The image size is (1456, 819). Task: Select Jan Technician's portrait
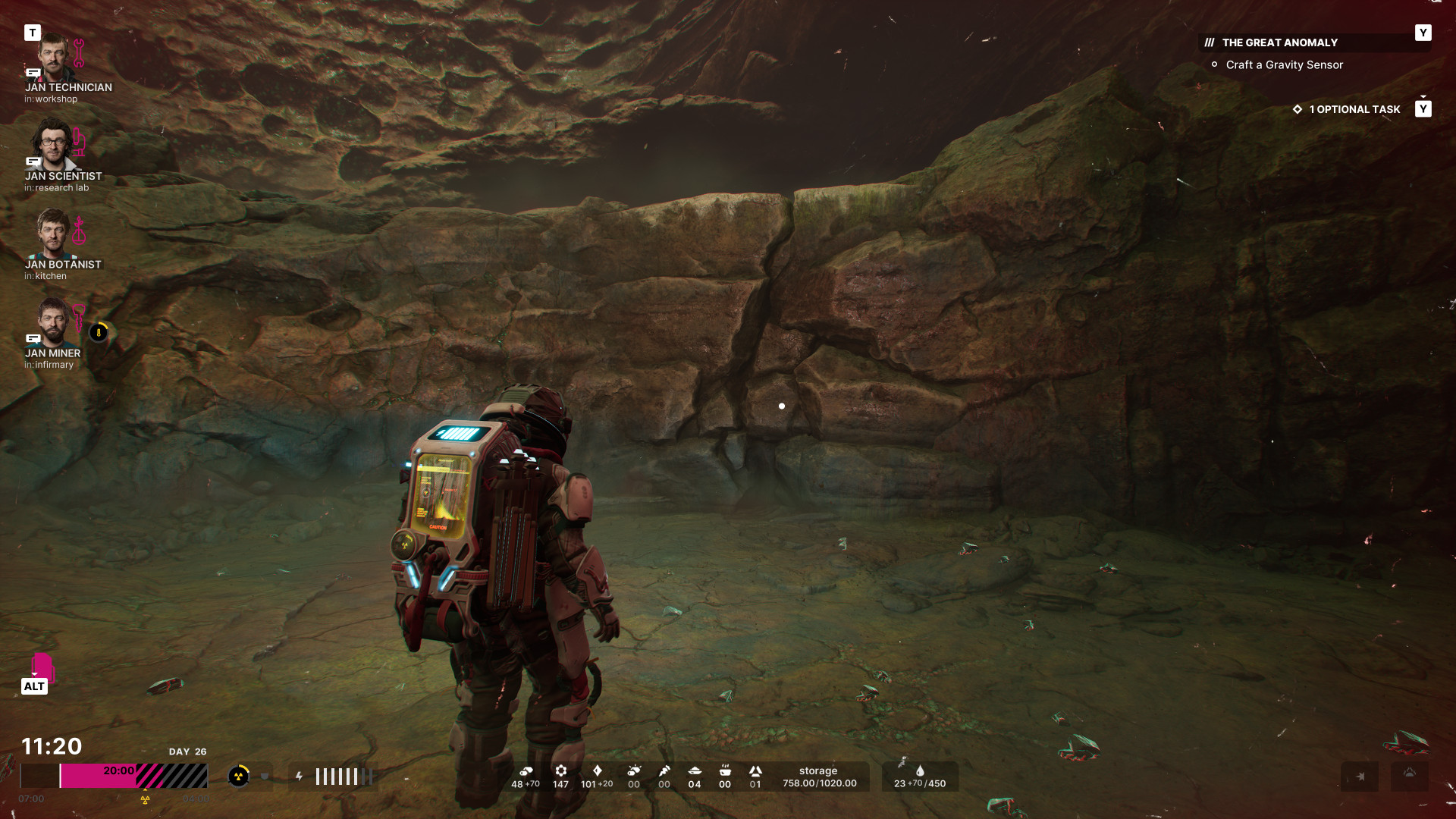[x=53, y=58]
